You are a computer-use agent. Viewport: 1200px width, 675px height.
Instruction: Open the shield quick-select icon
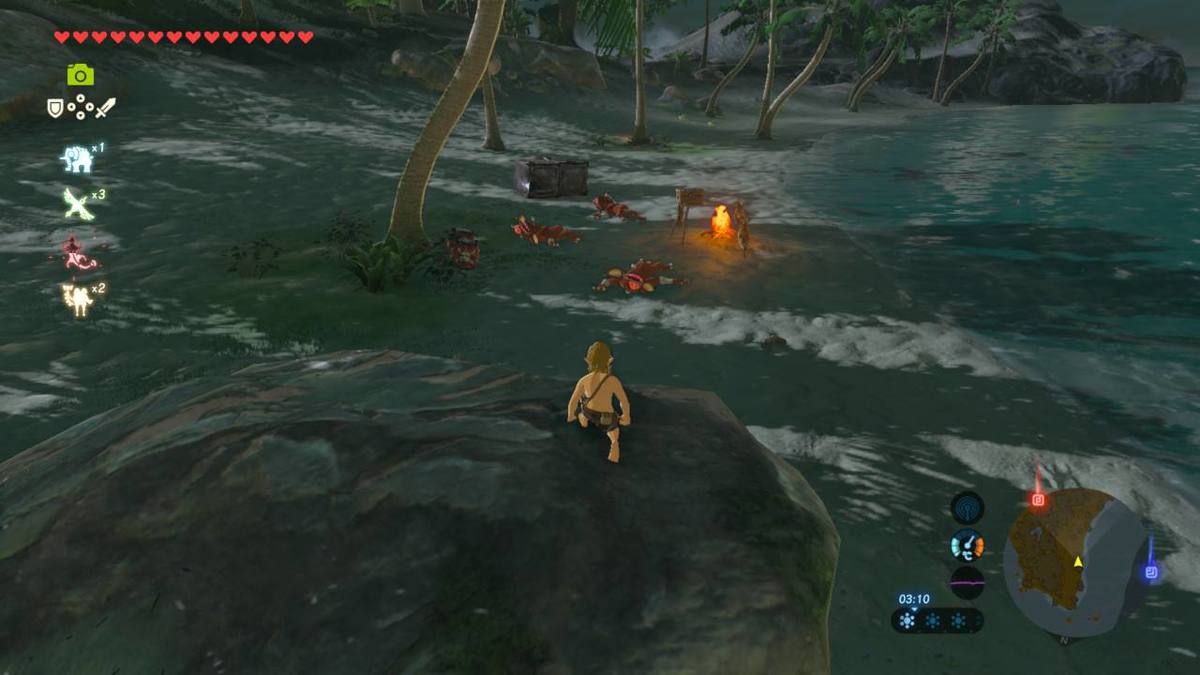coord(55,107)
